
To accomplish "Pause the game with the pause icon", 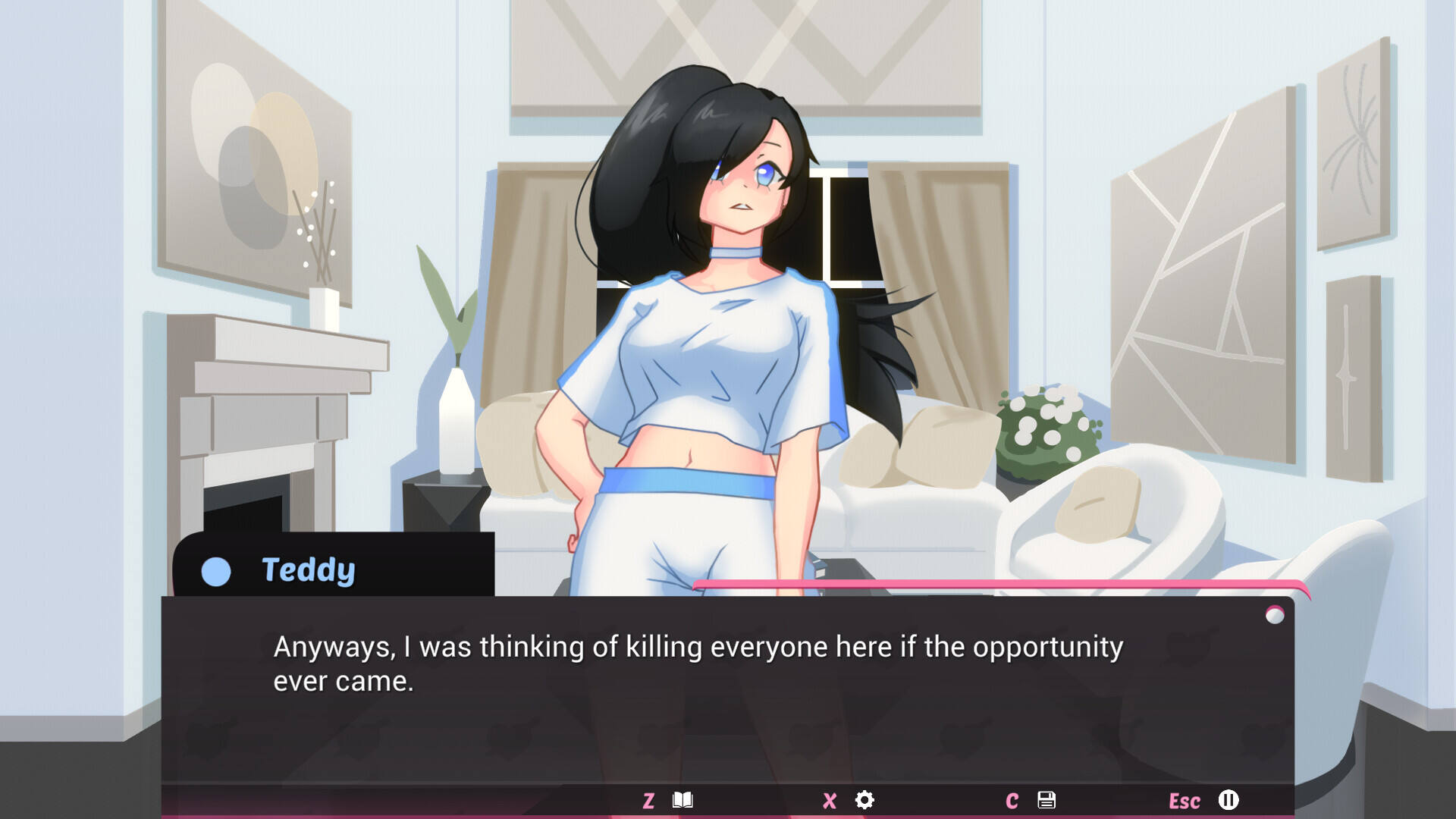I will pyautogui.click(x=1228, y=800).
